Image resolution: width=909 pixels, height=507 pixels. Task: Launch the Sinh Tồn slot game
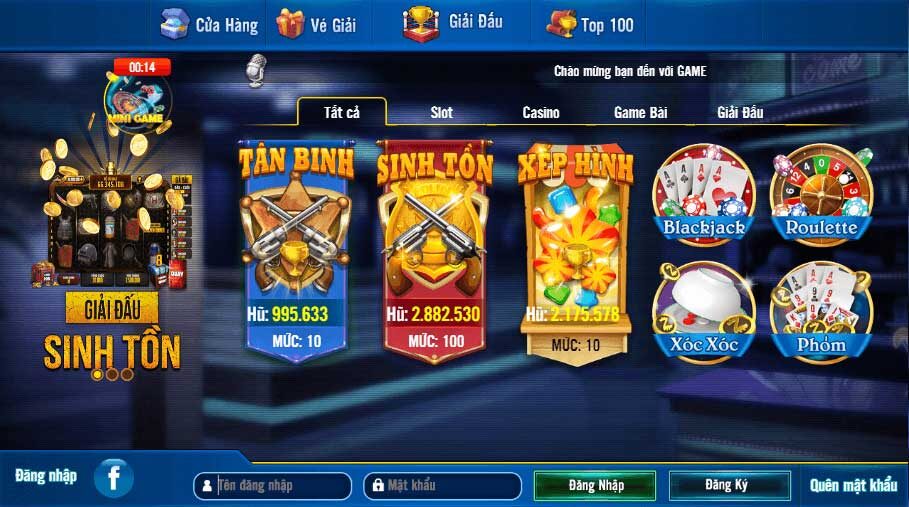[x=433, y=250]
